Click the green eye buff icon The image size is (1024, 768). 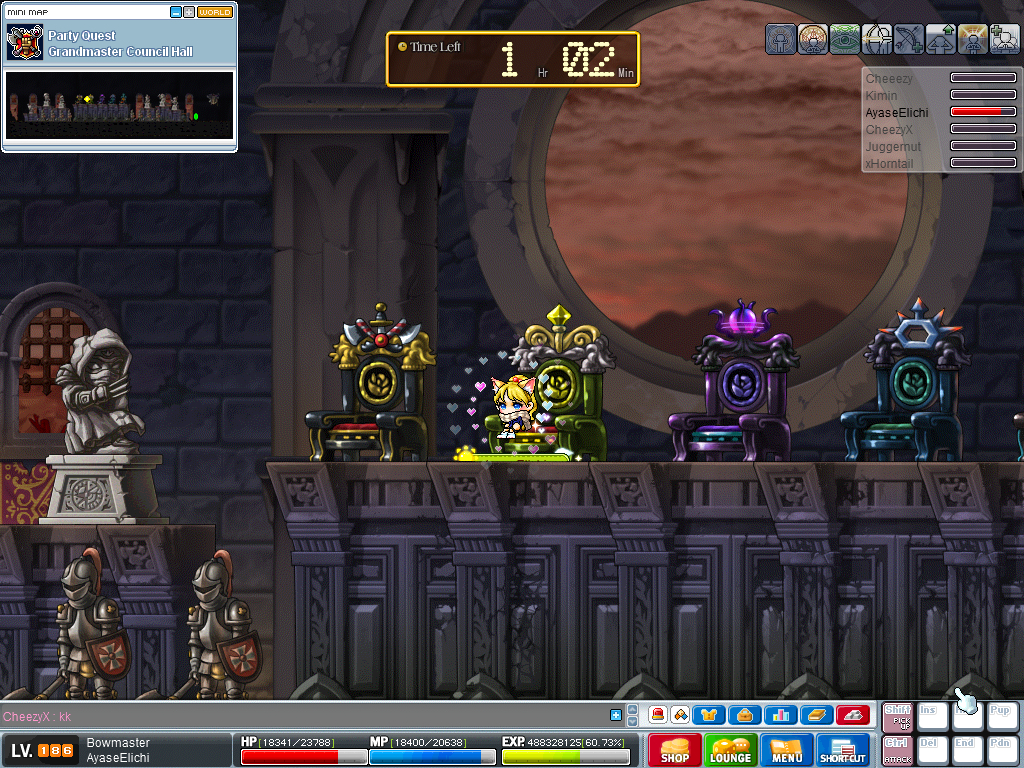(x=845, y=39)
